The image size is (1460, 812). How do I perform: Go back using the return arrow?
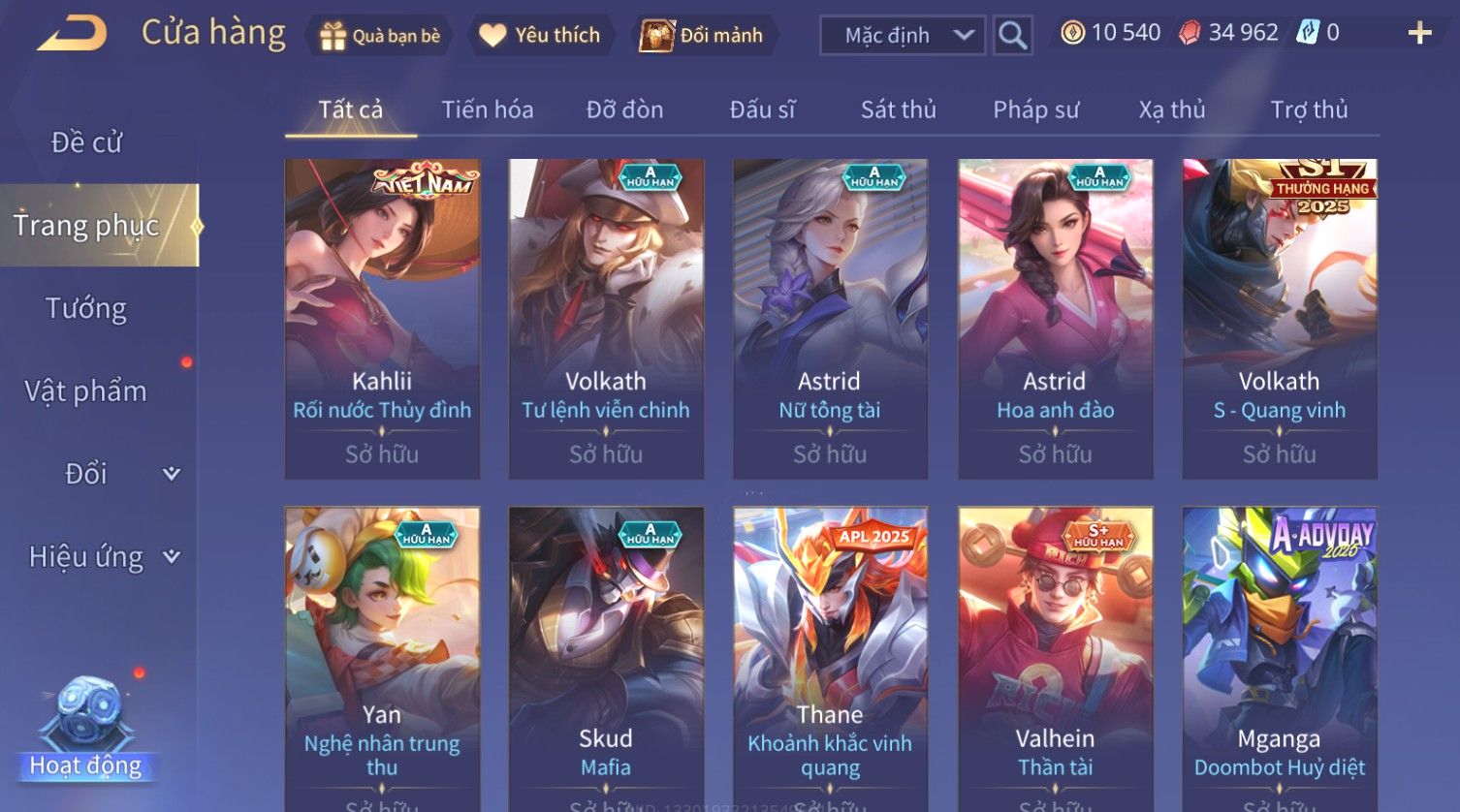[72, 34]
